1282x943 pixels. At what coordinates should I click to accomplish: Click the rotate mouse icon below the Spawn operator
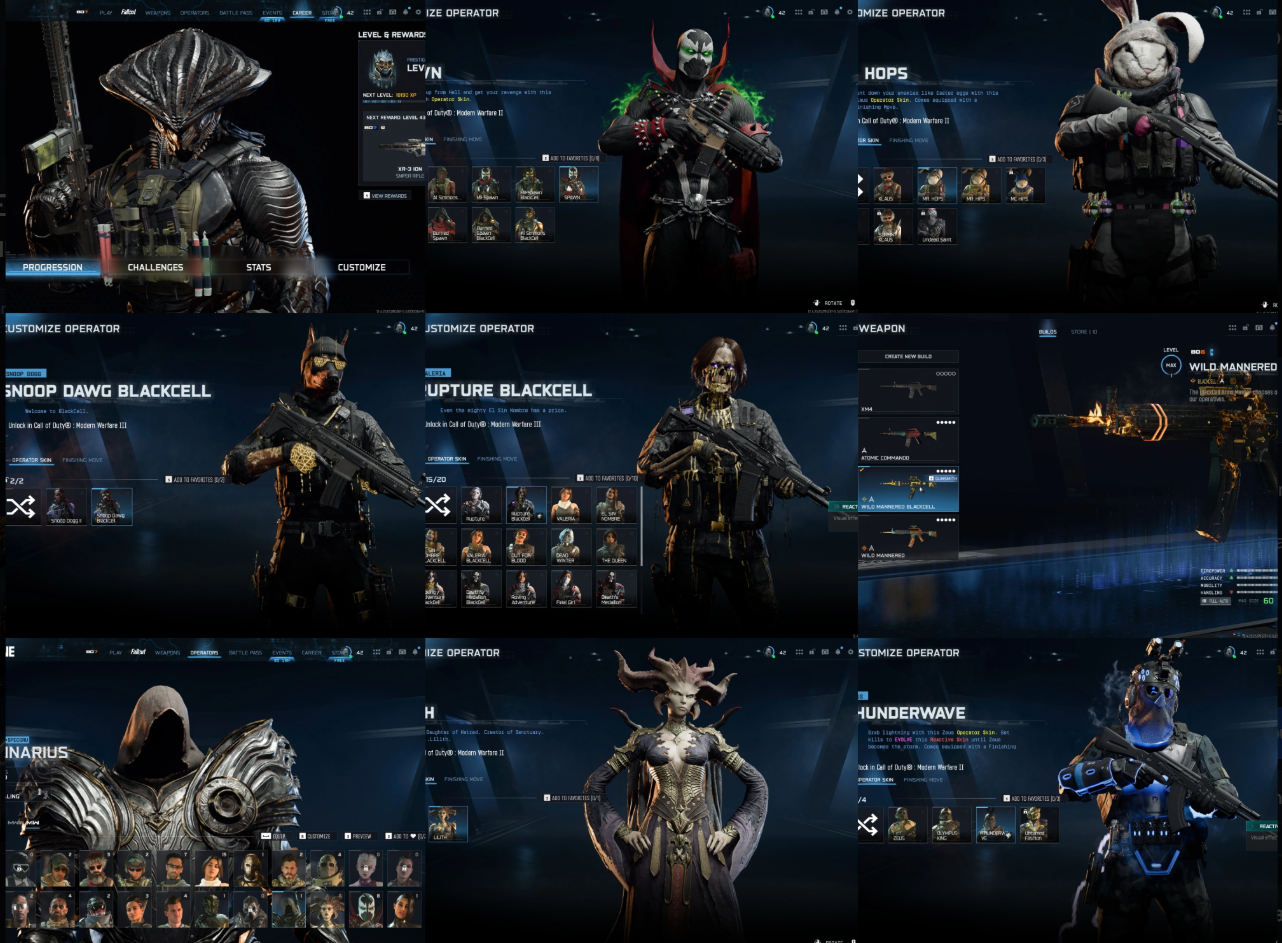tap(818, 302)
